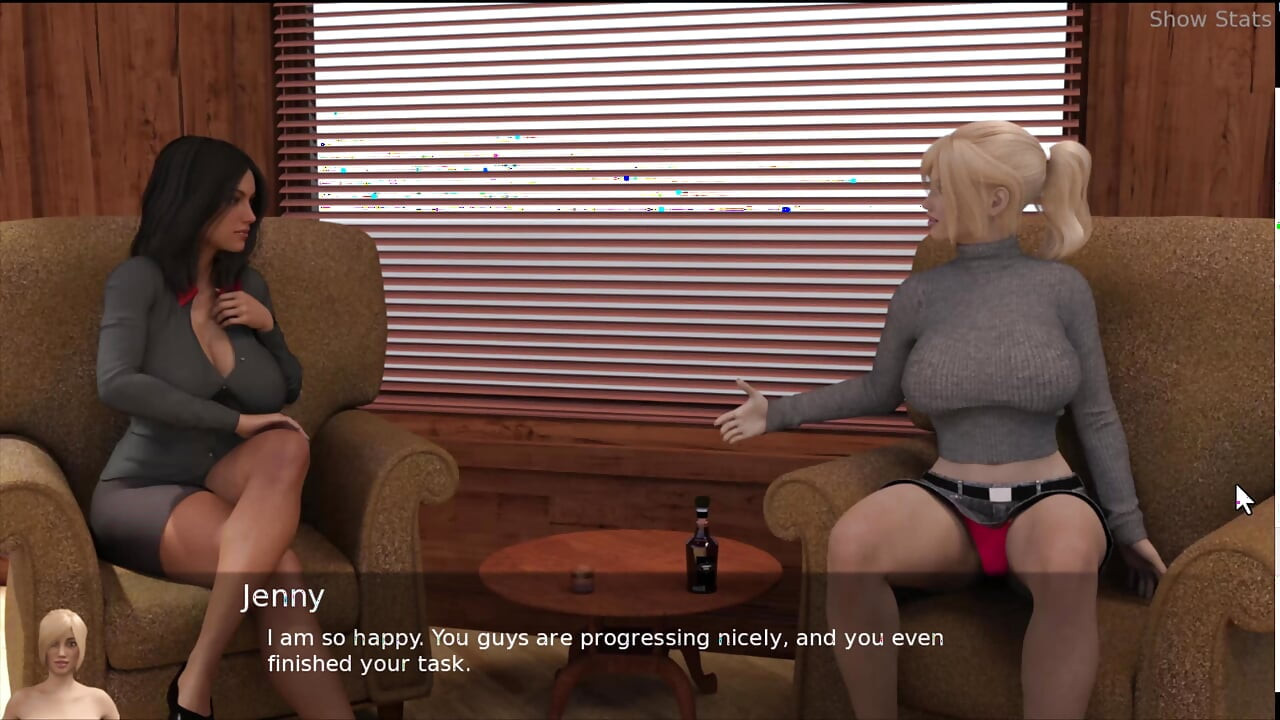
Task: Advance the conversation by clicking dialogue box
Action: click(x=600, y=650)
